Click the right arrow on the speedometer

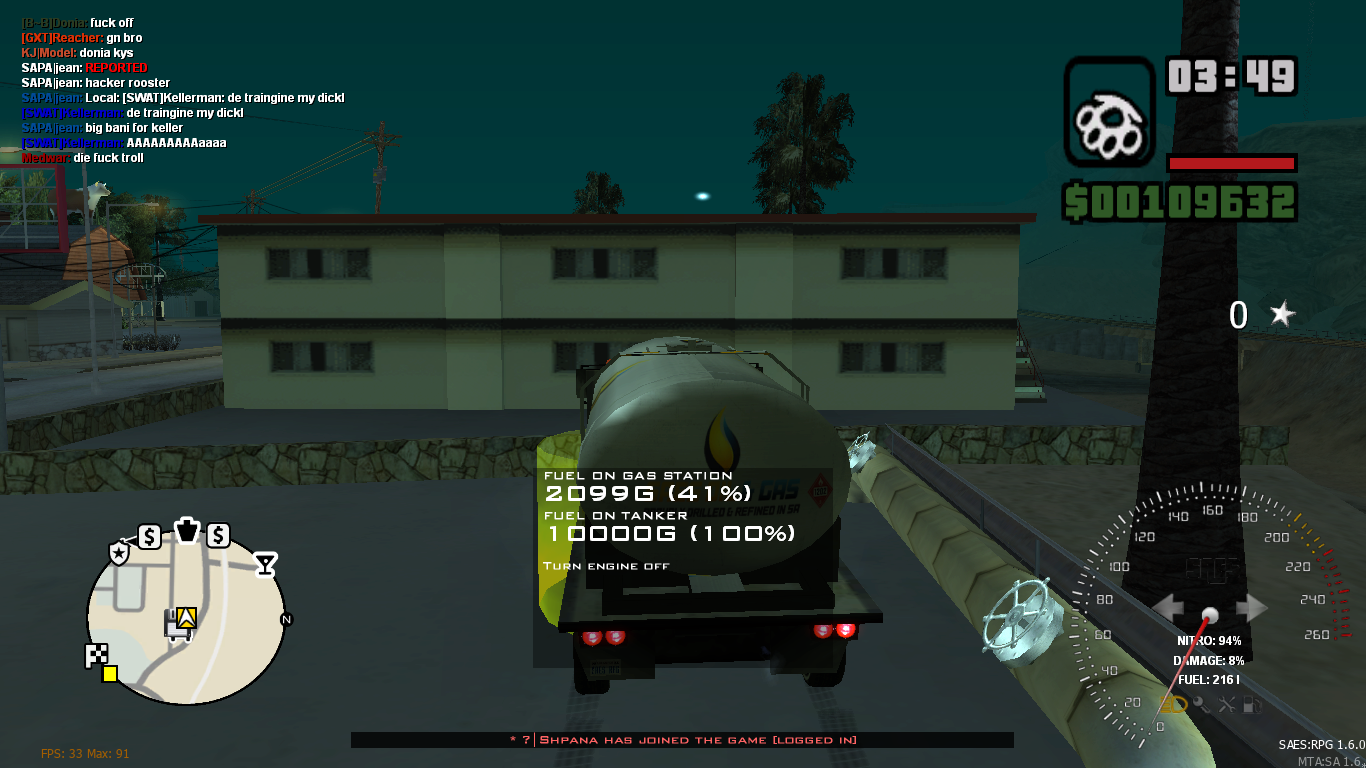tap(1251, 606)
